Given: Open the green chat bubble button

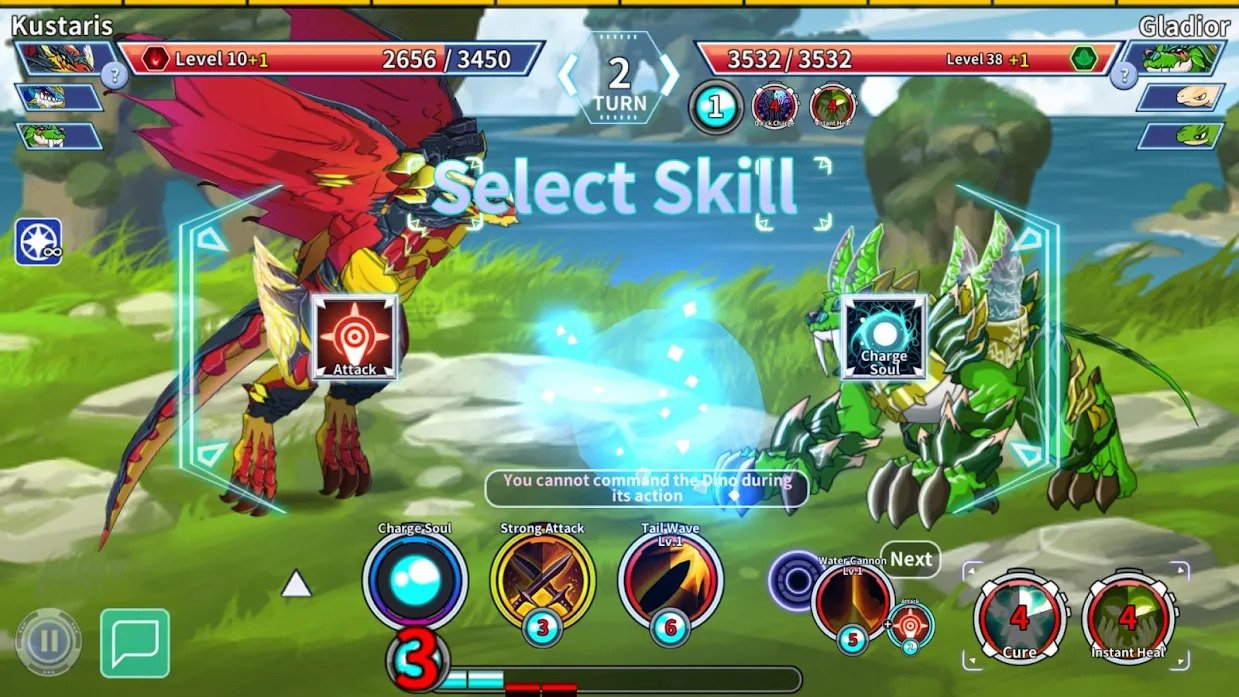Looking at the screenshot, I should pyautogui.click(x=135, y=643).
